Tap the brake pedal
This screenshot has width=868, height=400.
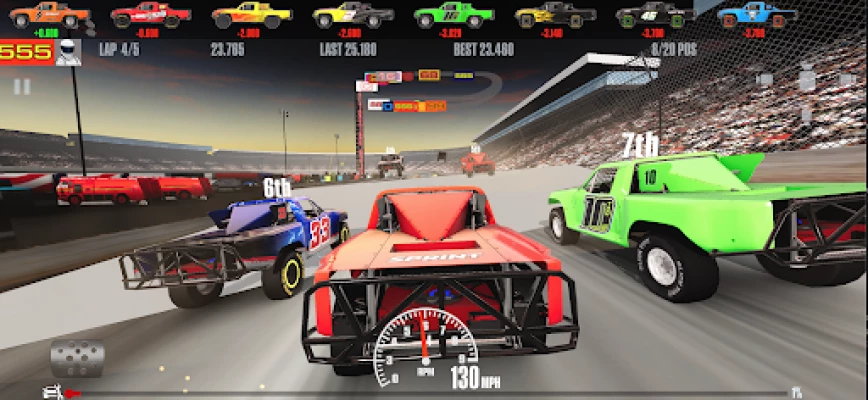click(77, 358)
